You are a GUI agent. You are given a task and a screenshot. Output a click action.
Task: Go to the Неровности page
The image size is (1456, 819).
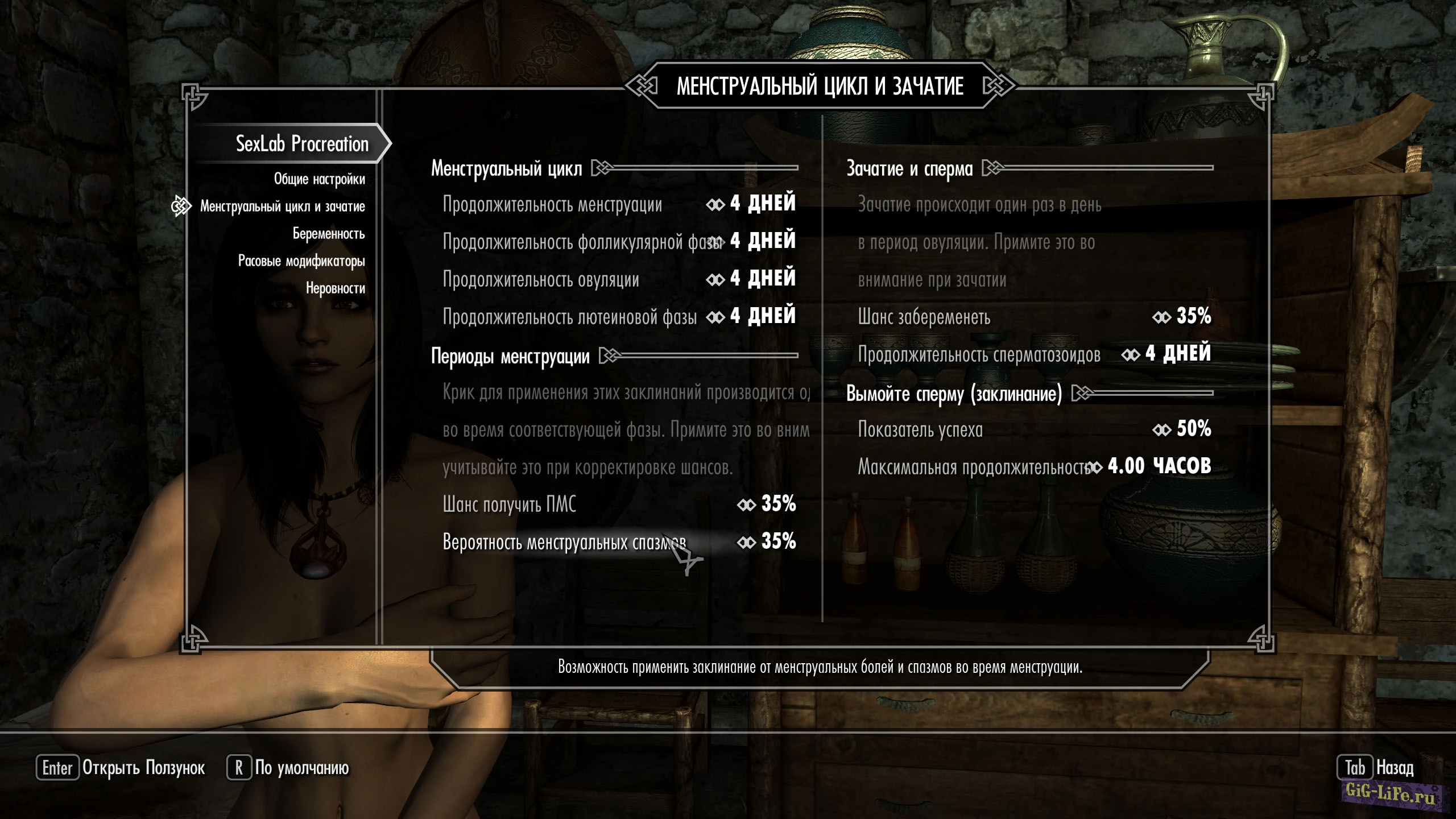pyautogui.click(x=335, y=288)
